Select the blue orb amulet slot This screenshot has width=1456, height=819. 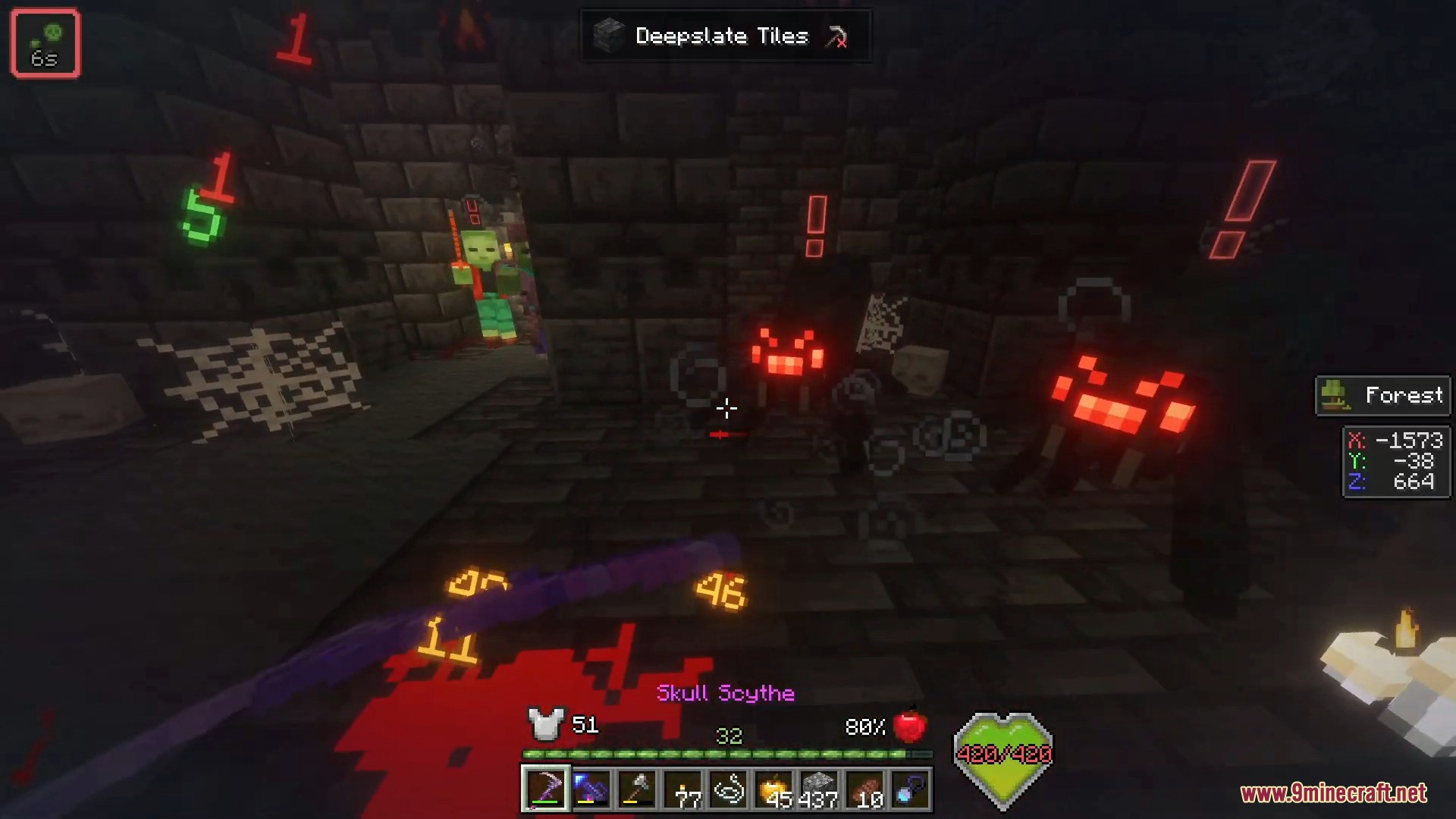pos(910,789)
